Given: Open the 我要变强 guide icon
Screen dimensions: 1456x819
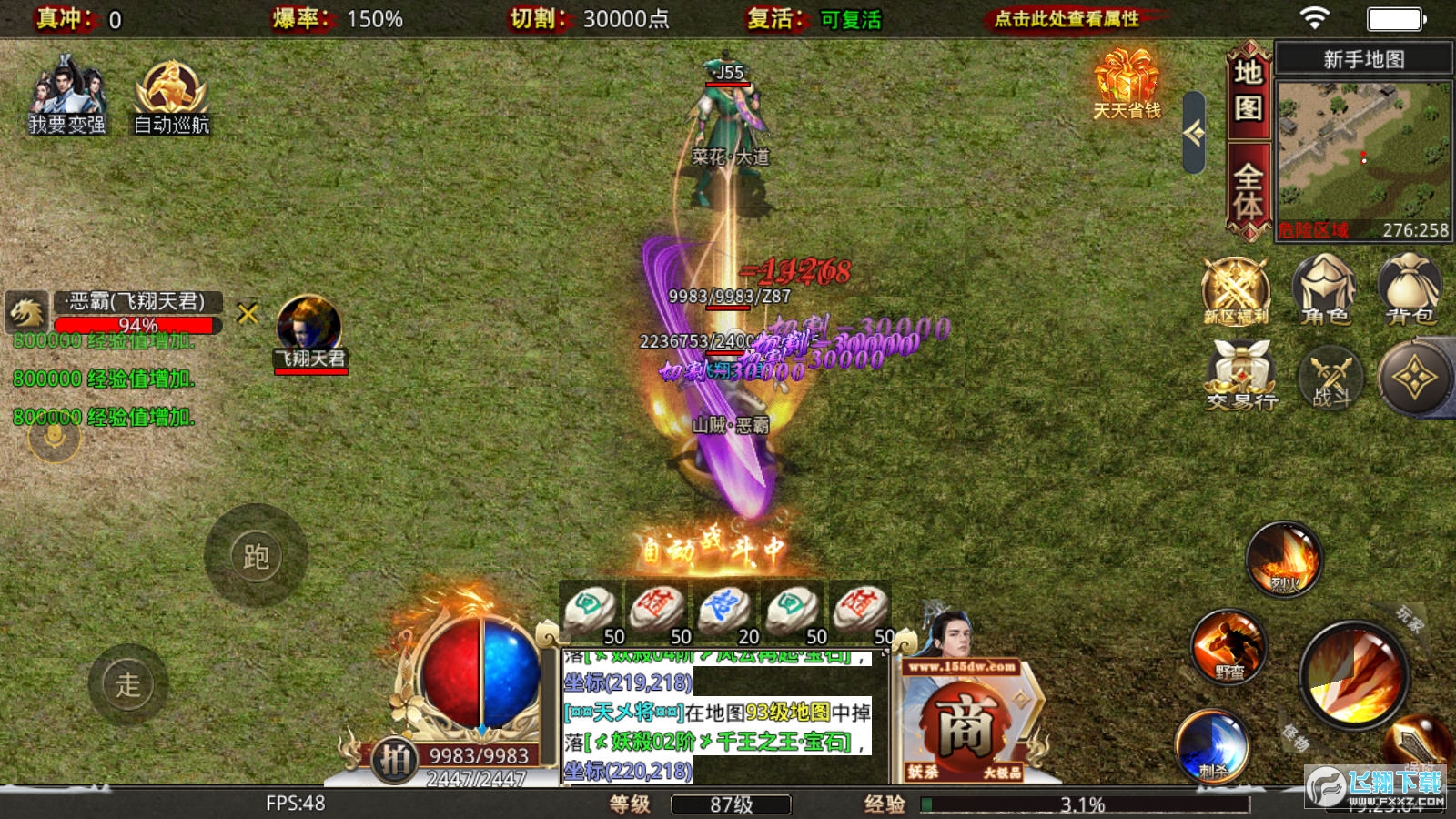Looking at the screenshot, I should click(x=67, y=96).
